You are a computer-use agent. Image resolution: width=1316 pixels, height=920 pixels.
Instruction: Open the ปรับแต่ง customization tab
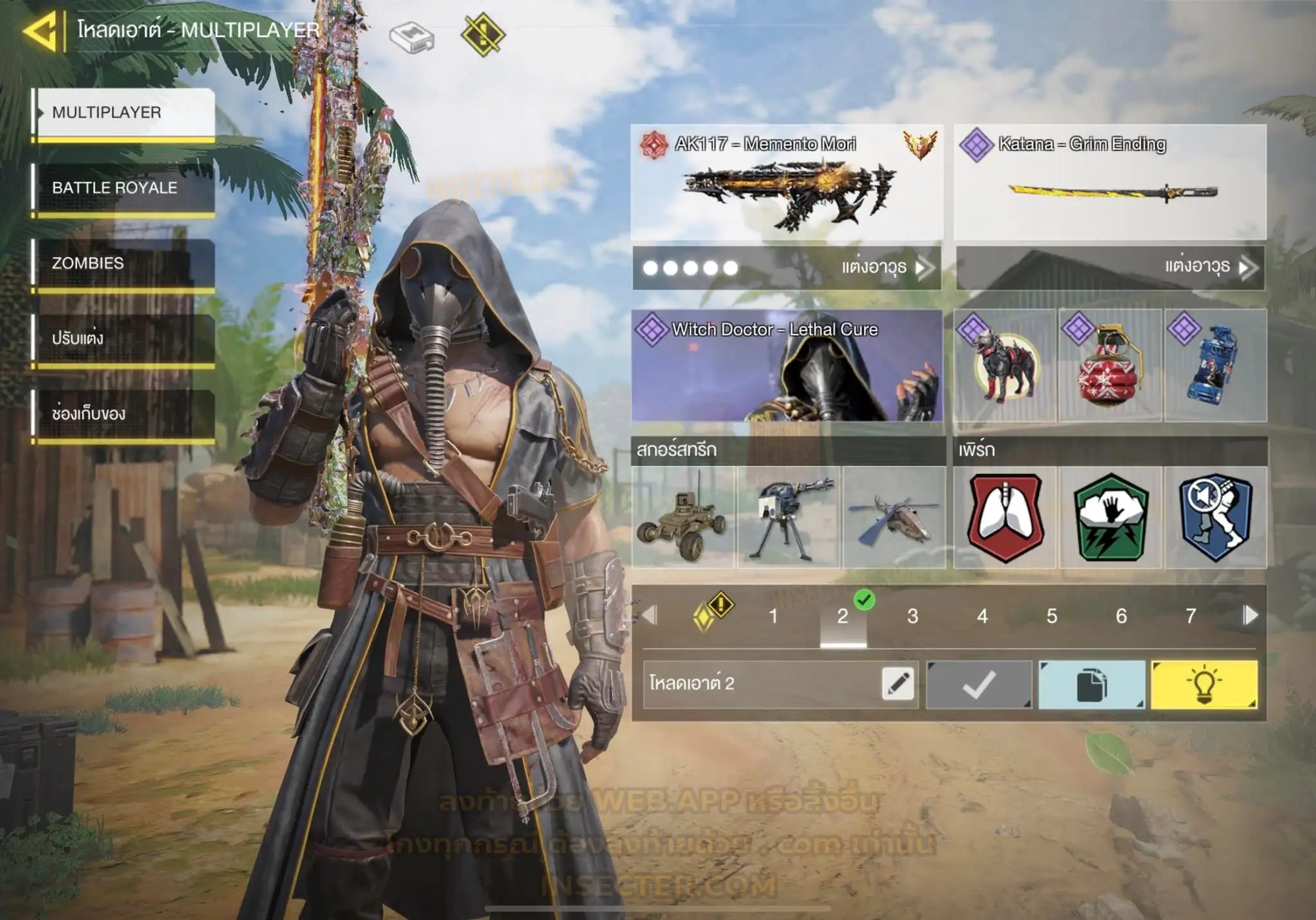click(x=123, y=339)
